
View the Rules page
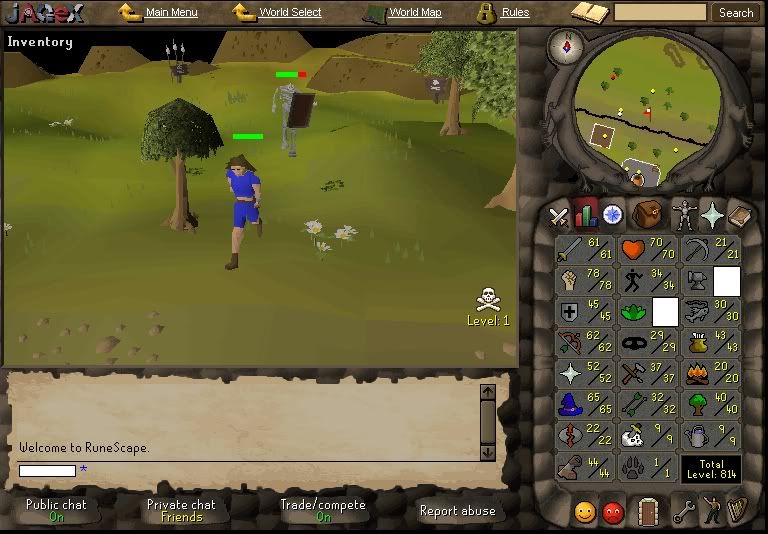[x=515, y=13]
